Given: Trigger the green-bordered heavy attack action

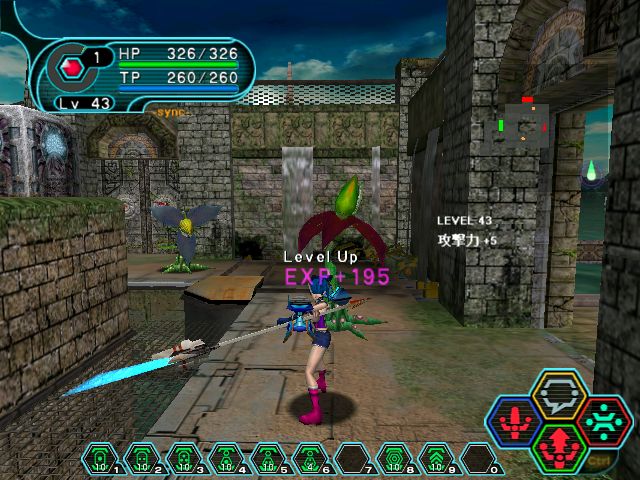Looking at the screenshot, I should 560,446.
